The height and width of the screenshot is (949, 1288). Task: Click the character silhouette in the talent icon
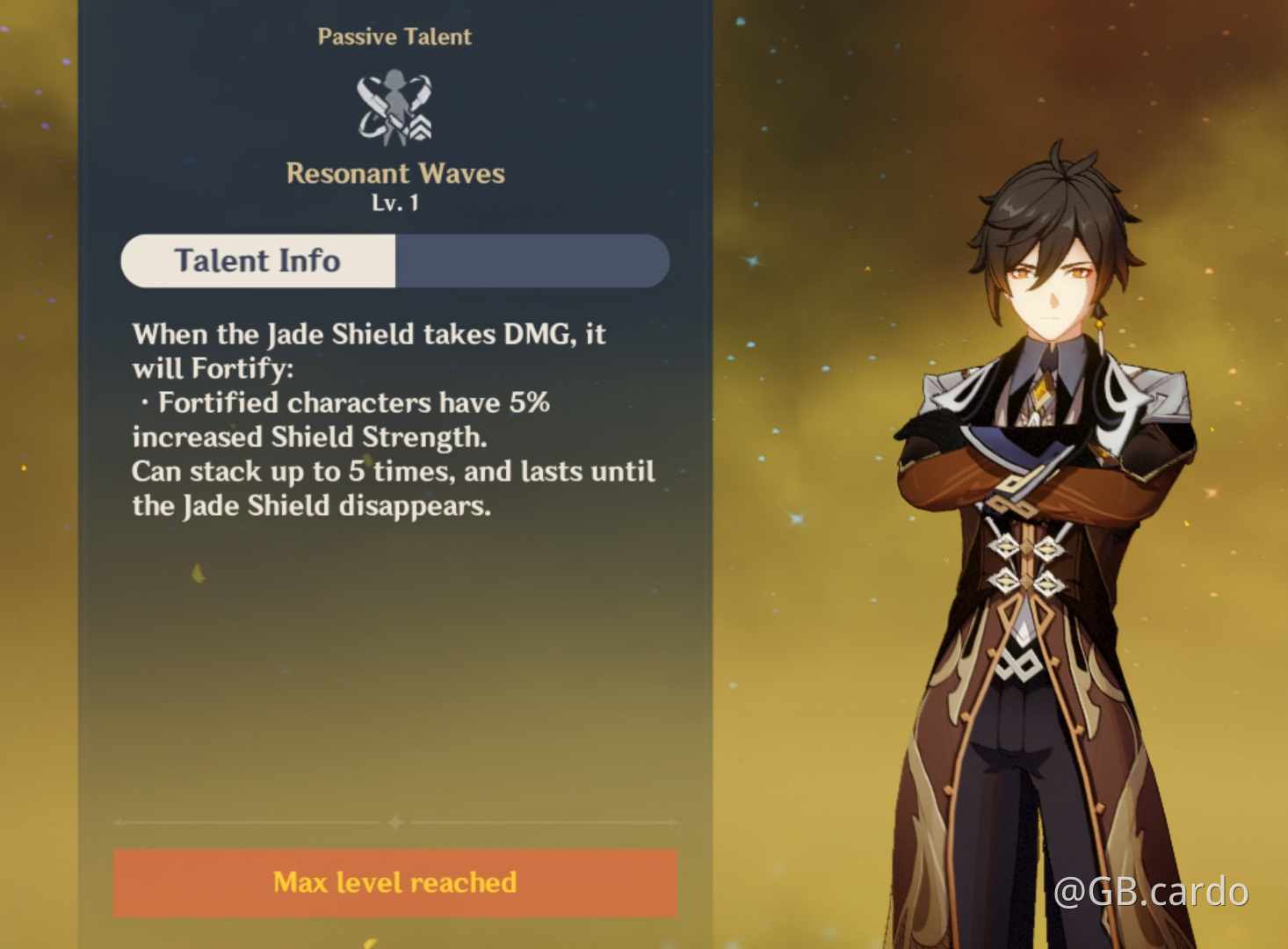tap(396, 98)
